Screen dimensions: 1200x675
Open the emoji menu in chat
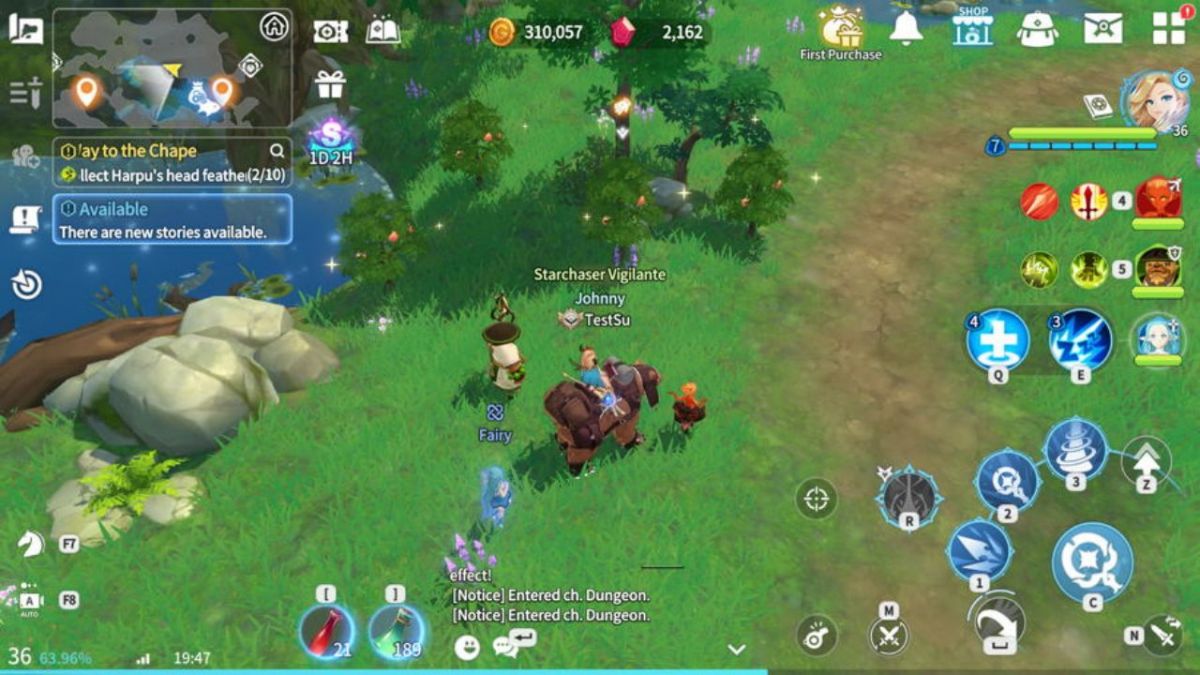tap(466, 648)
